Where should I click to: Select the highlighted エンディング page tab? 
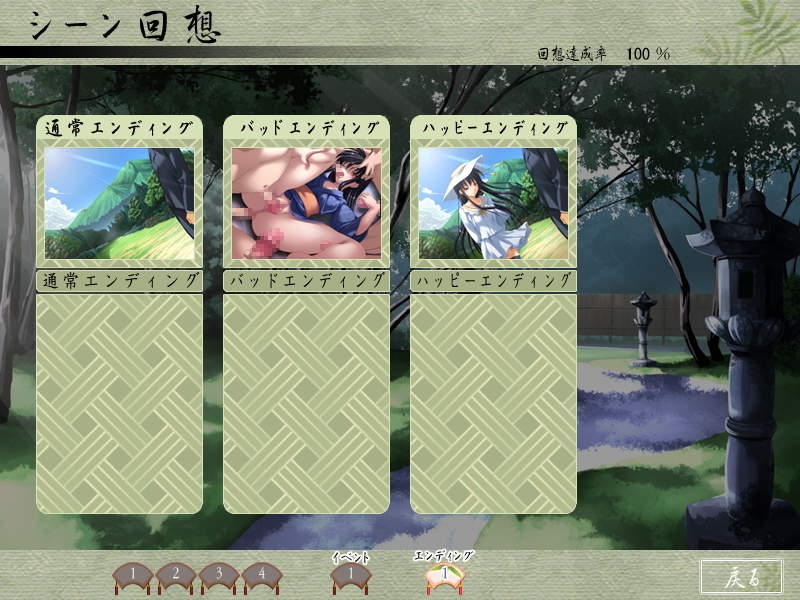443,575
